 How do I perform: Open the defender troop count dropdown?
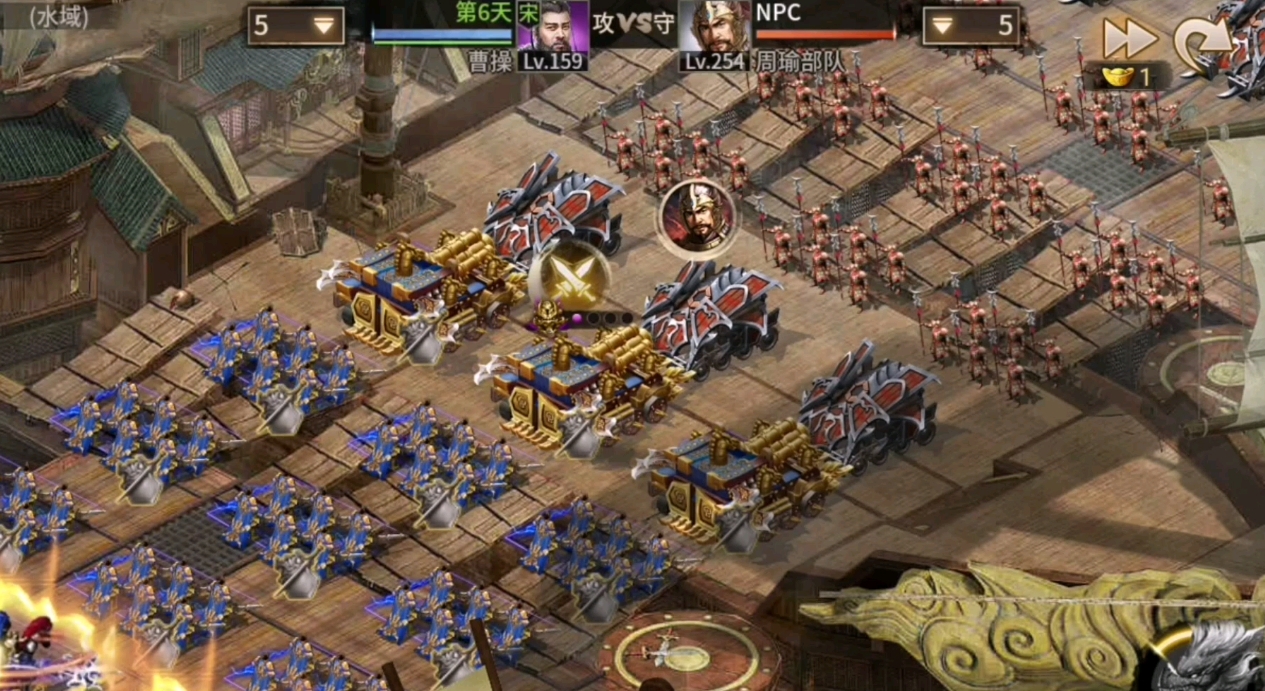(x=969, y=26)
